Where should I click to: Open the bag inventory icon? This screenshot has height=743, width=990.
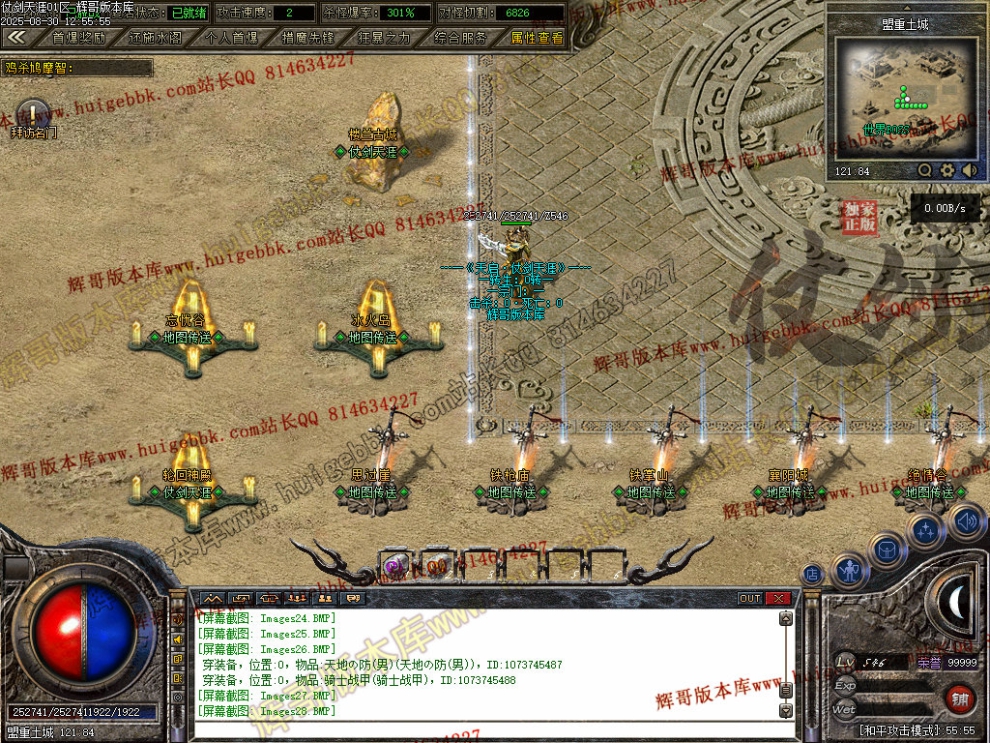coord(887,549)
